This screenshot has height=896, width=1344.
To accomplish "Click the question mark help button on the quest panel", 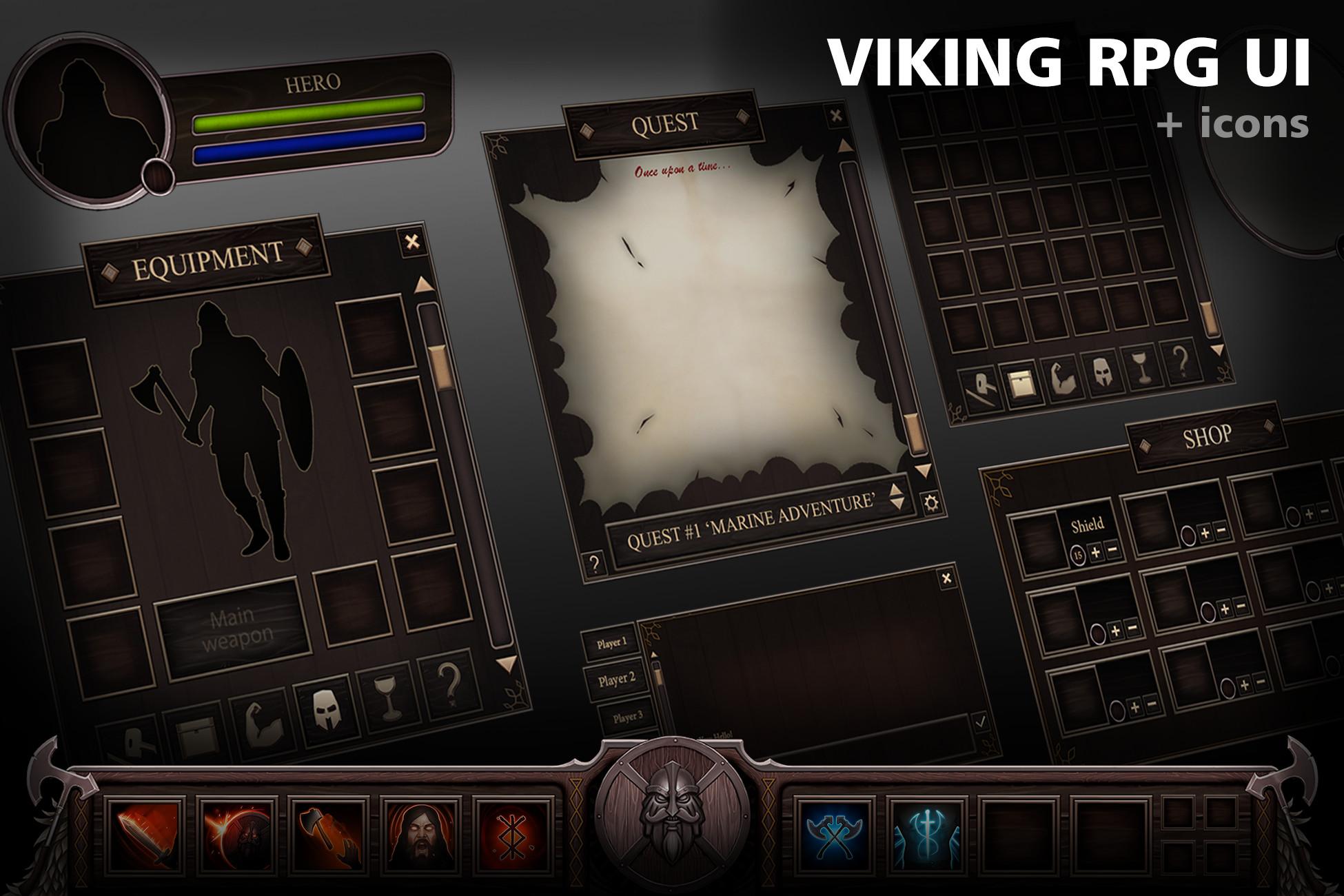I will tap(594, 562).
